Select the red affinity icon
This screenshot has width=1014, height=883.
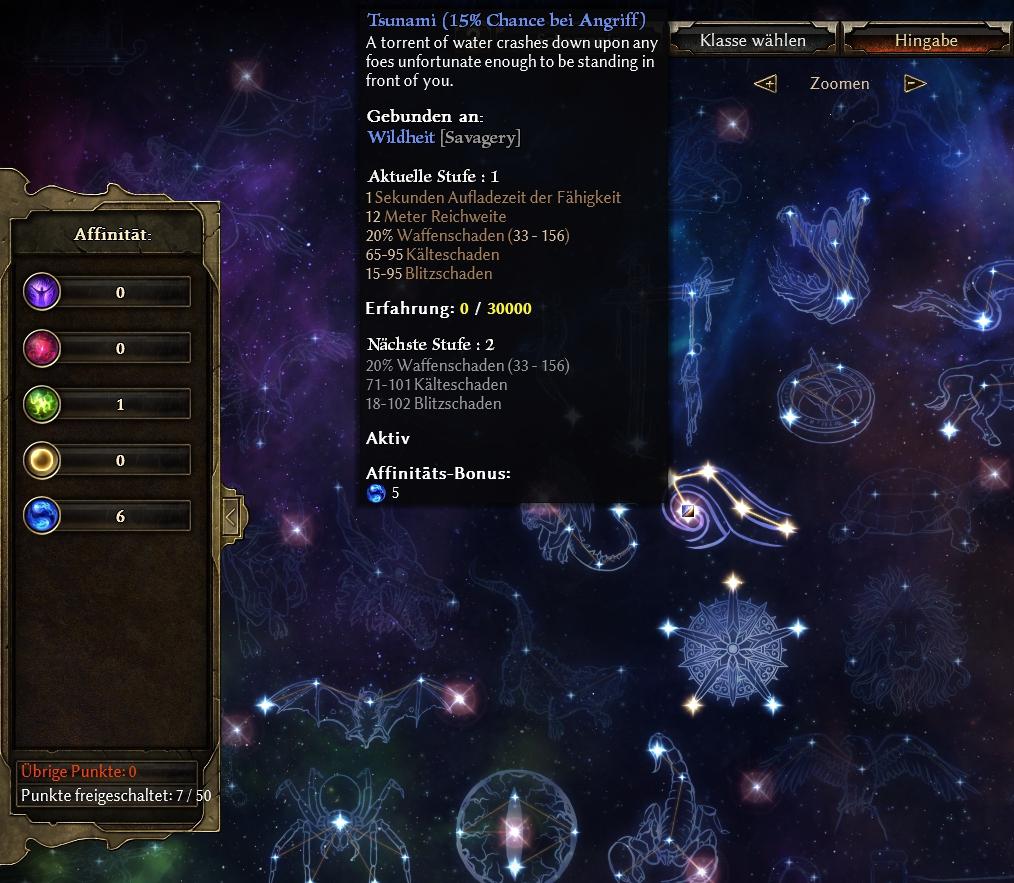point(43,348)
